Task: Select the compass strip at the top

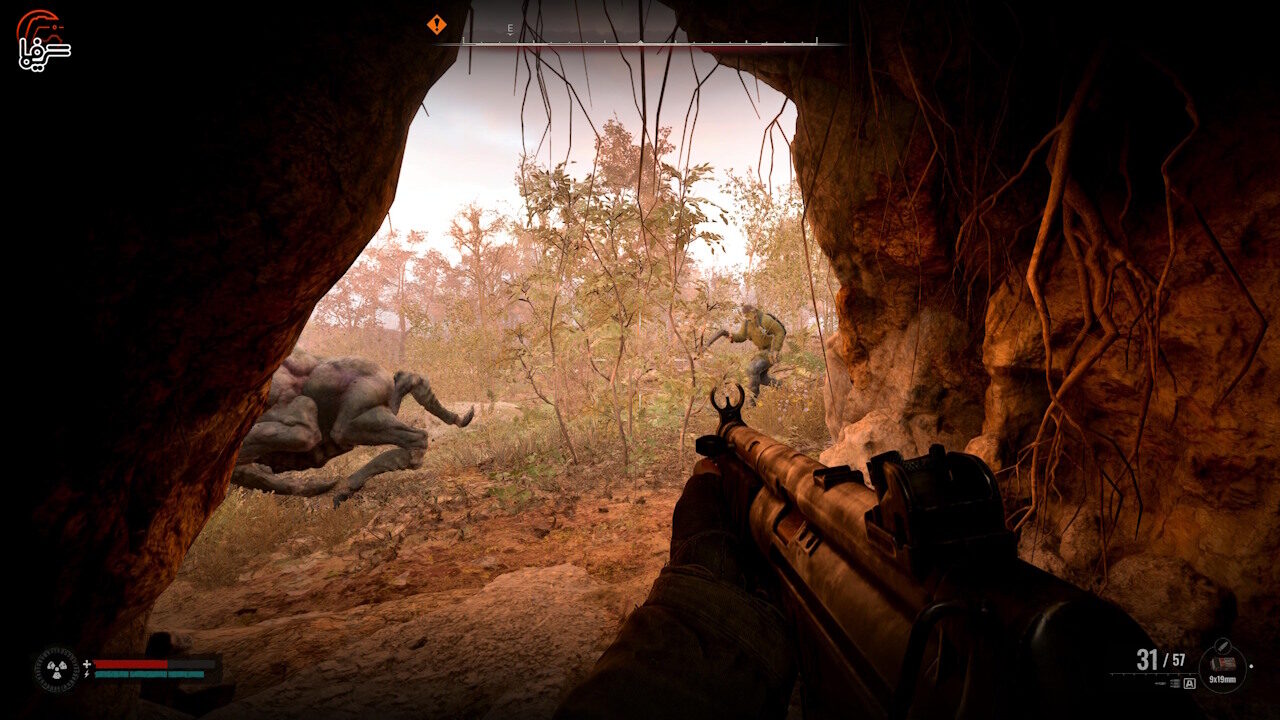Action: pyautogui.click(x=640, y=41)
